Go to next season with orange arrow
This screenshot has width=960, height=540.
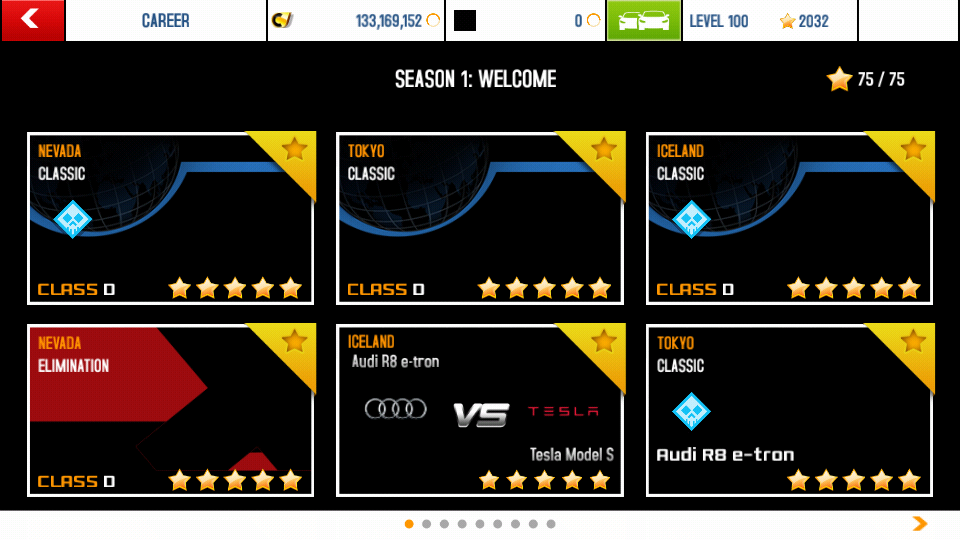[920, 523]
